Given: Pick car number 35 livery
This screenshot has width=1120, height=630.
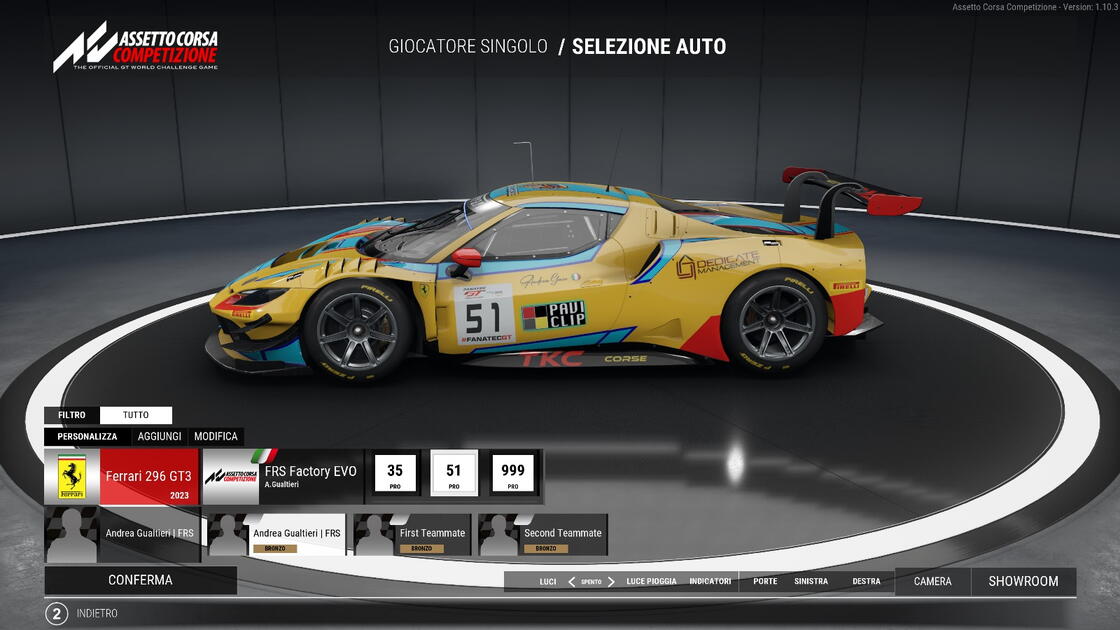Looking at the screenshot, I should click(x=395, y=474).
